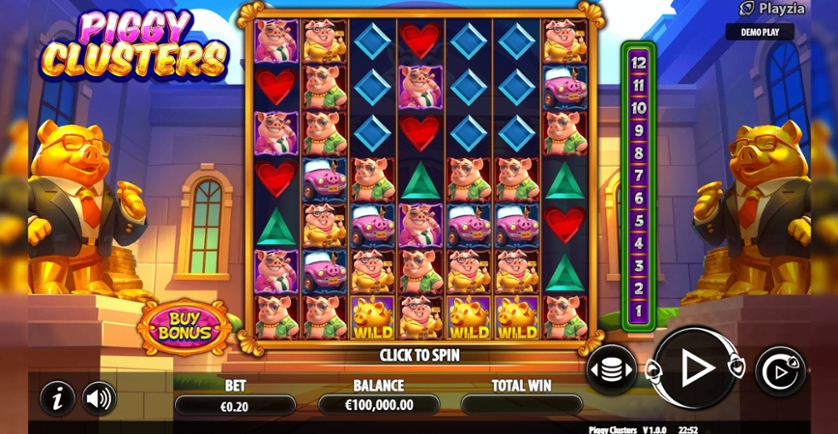Open bet settings via coin stack button

coord(610,369)
